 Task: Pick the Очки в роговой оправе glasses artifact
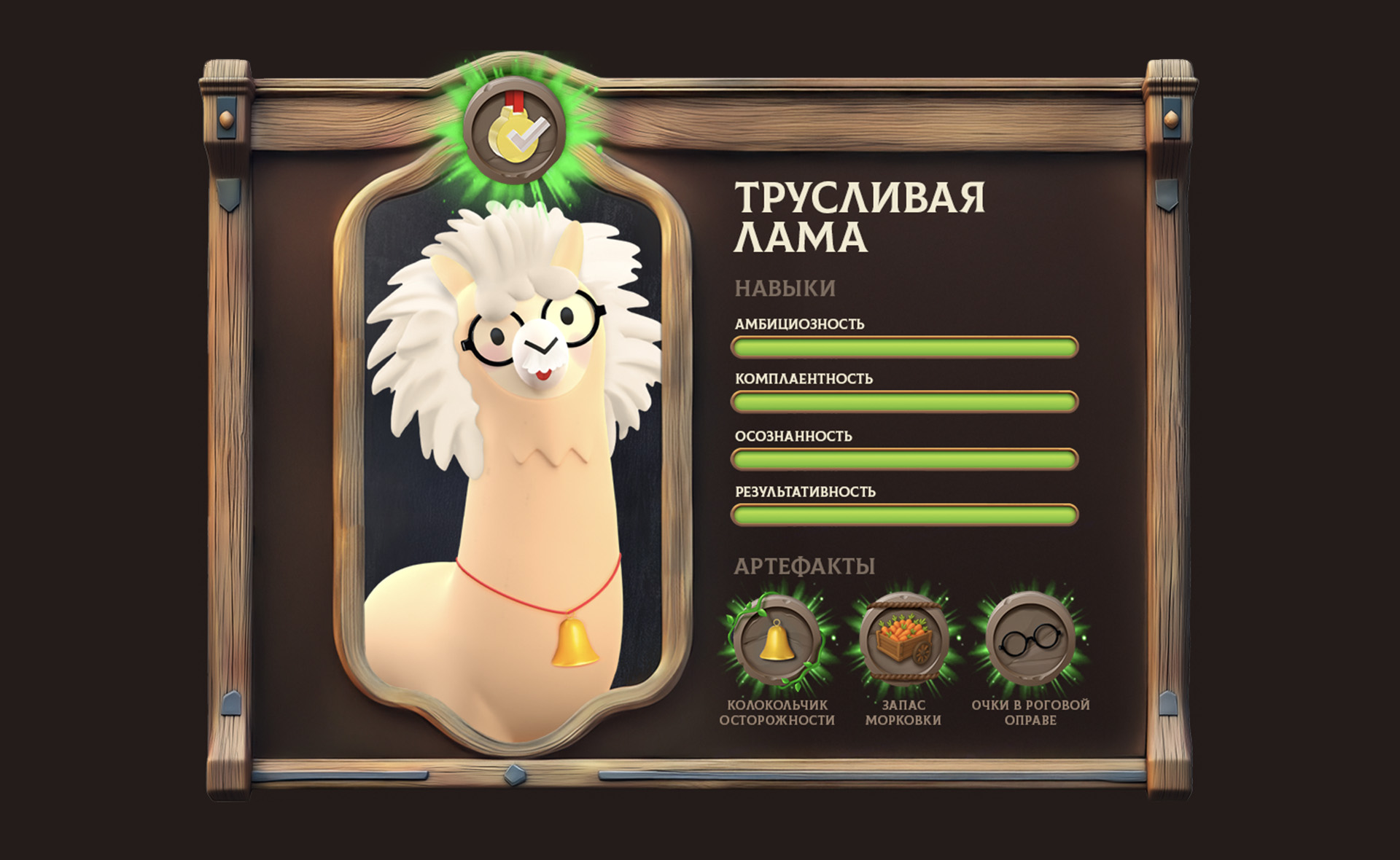pos(1030,640)
